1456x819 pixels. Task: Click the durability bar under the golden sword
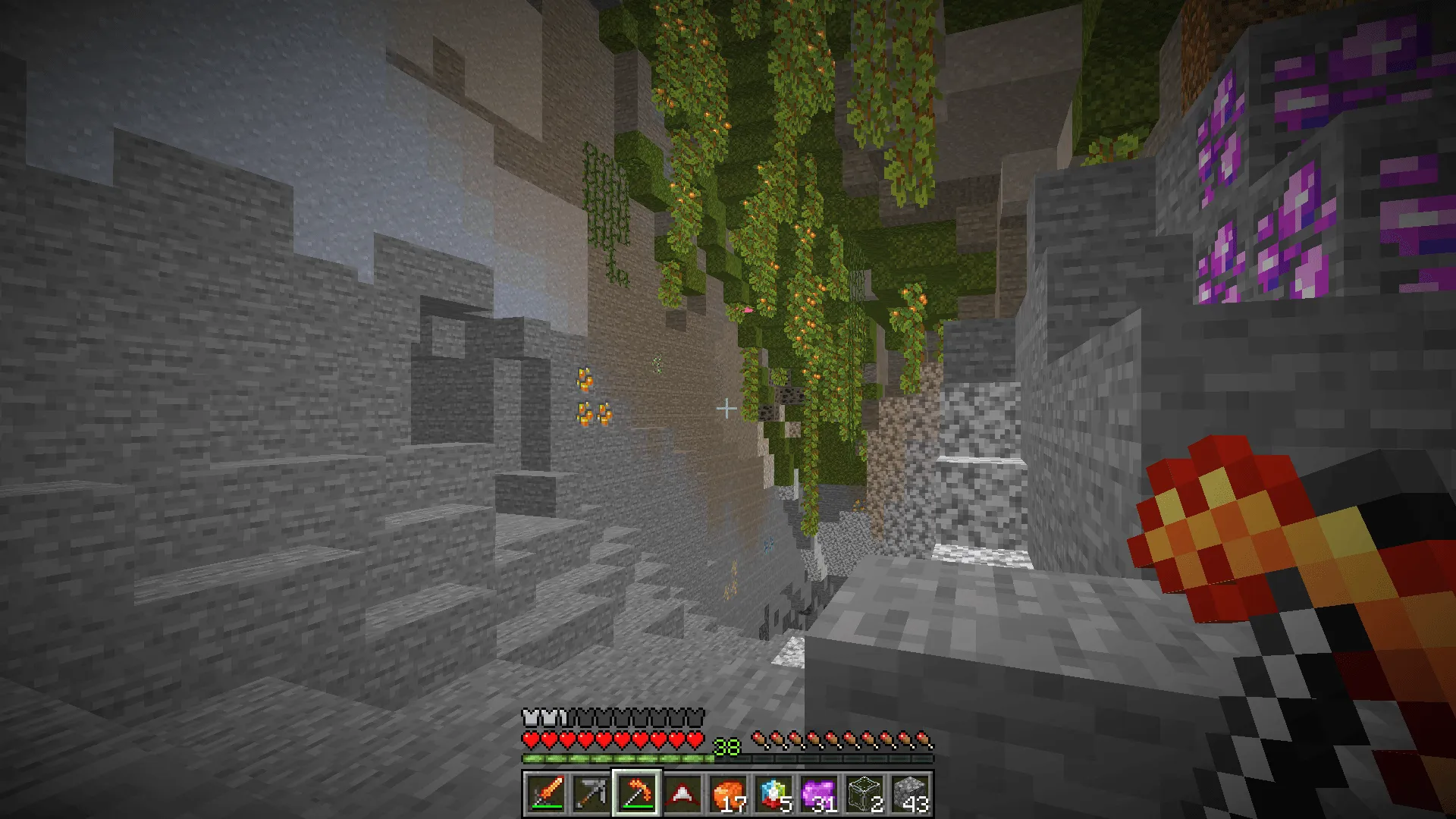(x=548, y=806)
